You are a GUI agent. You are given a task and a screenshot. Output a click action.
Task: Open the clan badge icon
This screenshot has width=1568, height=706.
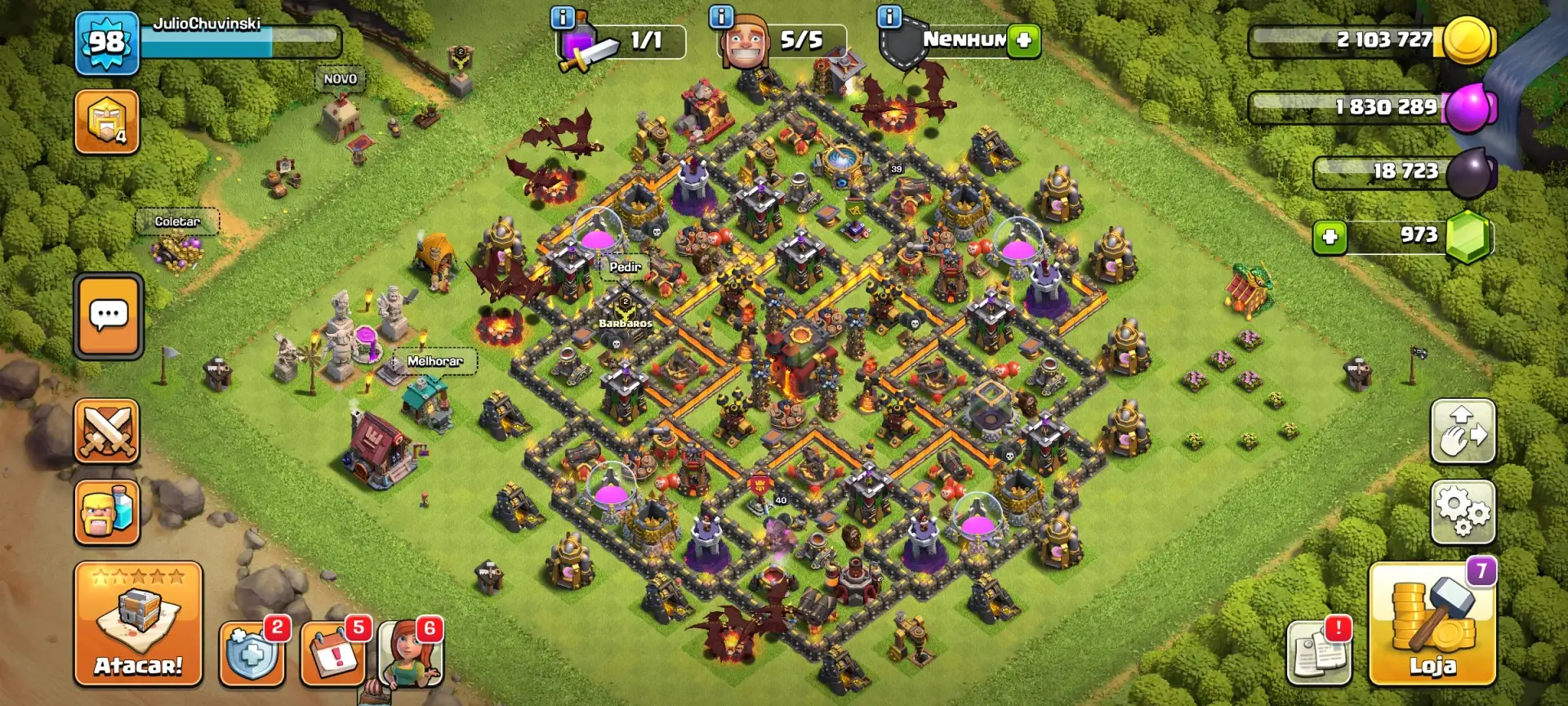click(107, 122)
